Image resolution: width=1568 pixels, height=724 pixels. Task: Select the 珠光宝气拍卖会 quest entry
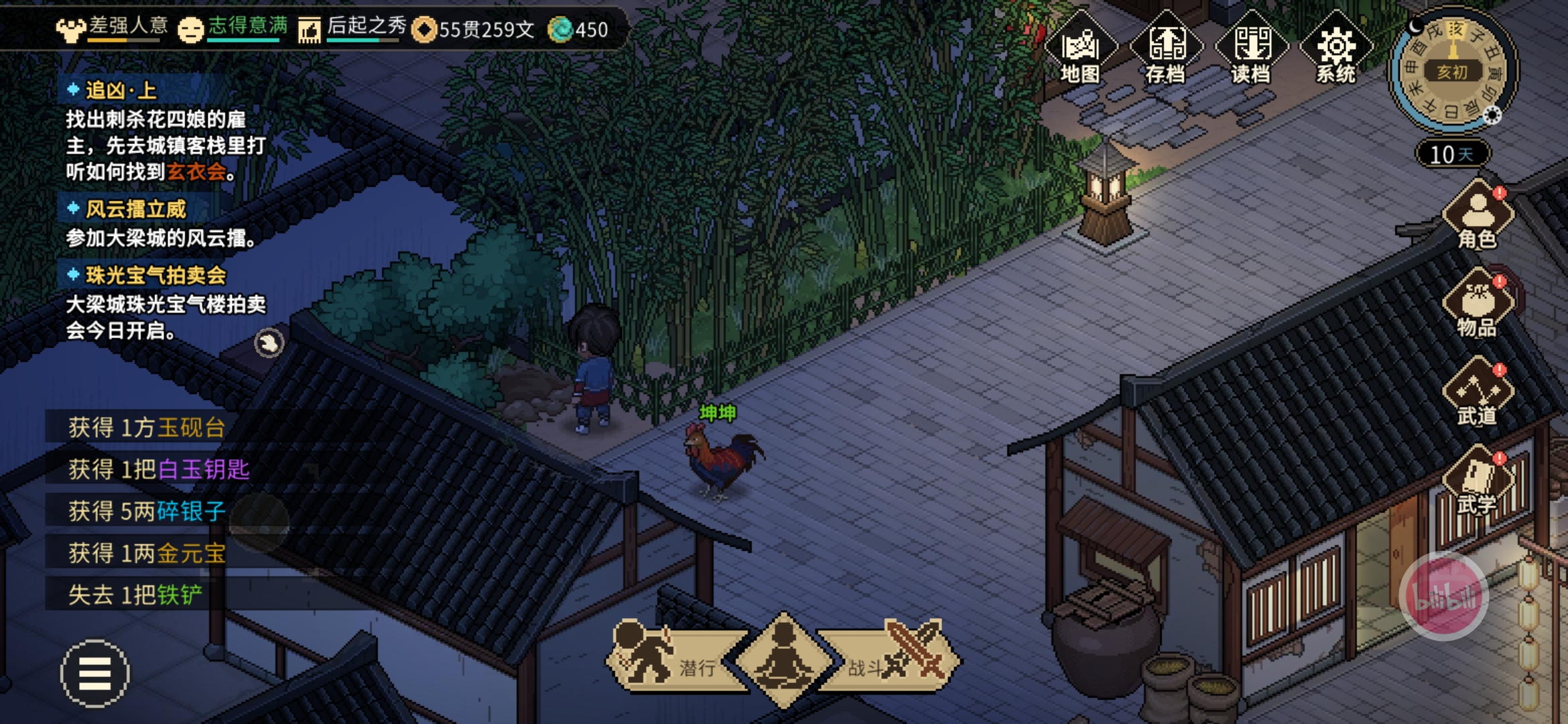point(155,275)
